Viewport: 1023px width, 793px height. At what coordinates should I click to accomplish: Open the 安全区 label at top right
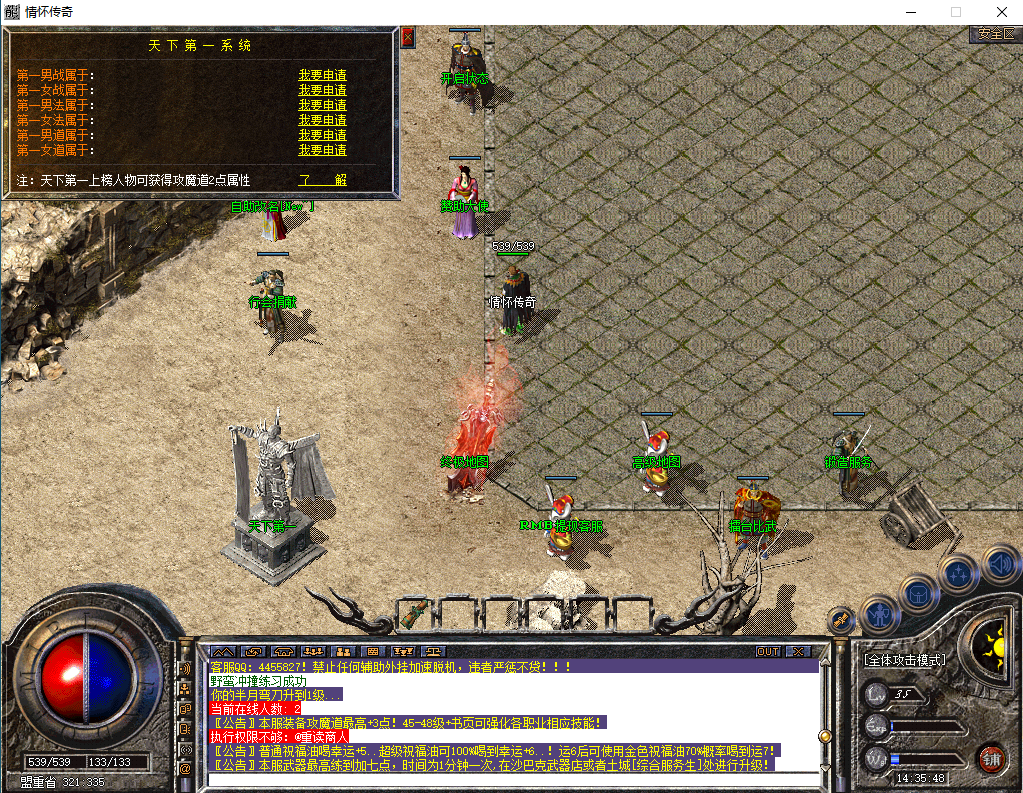pos(995,34)
